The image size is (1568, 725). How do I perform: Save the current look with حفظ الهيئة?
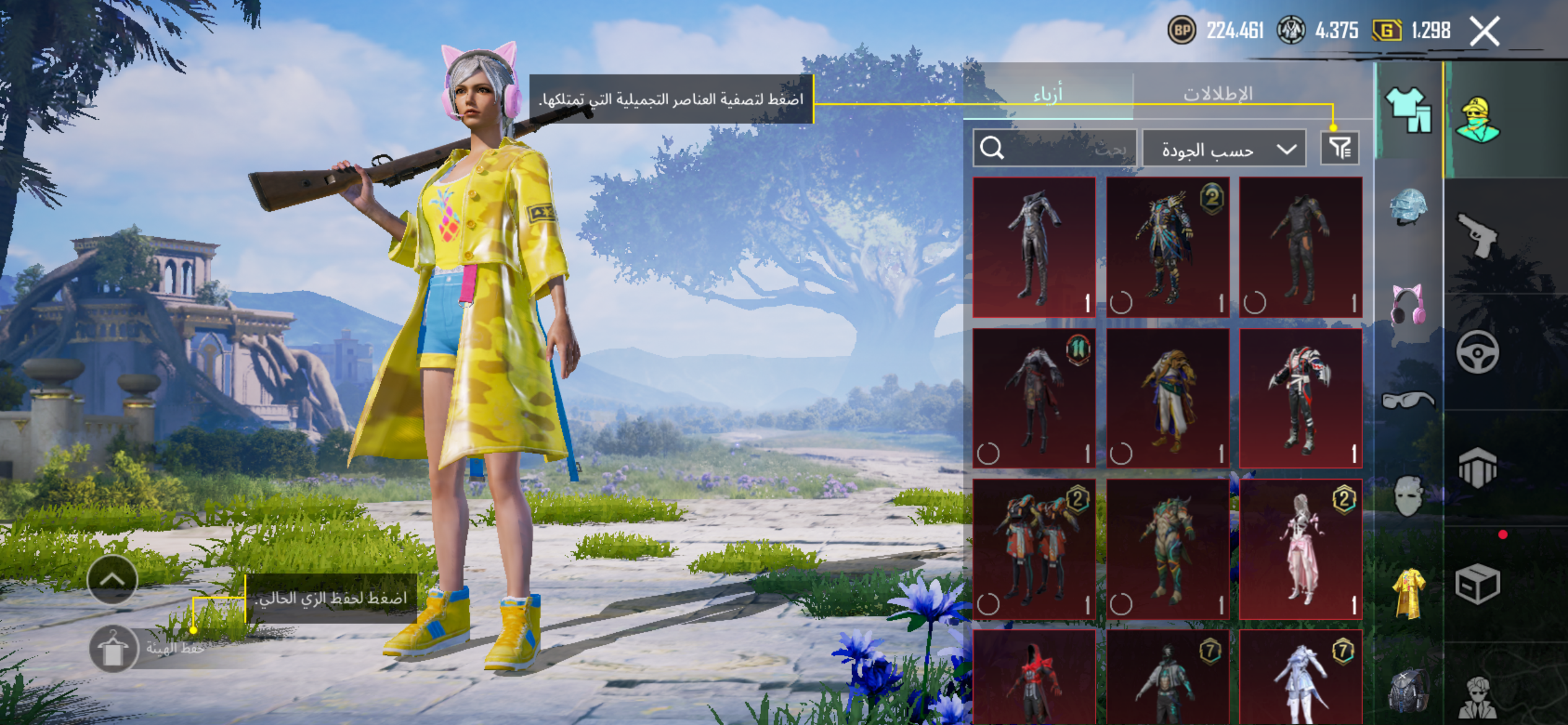click(114, 649)
